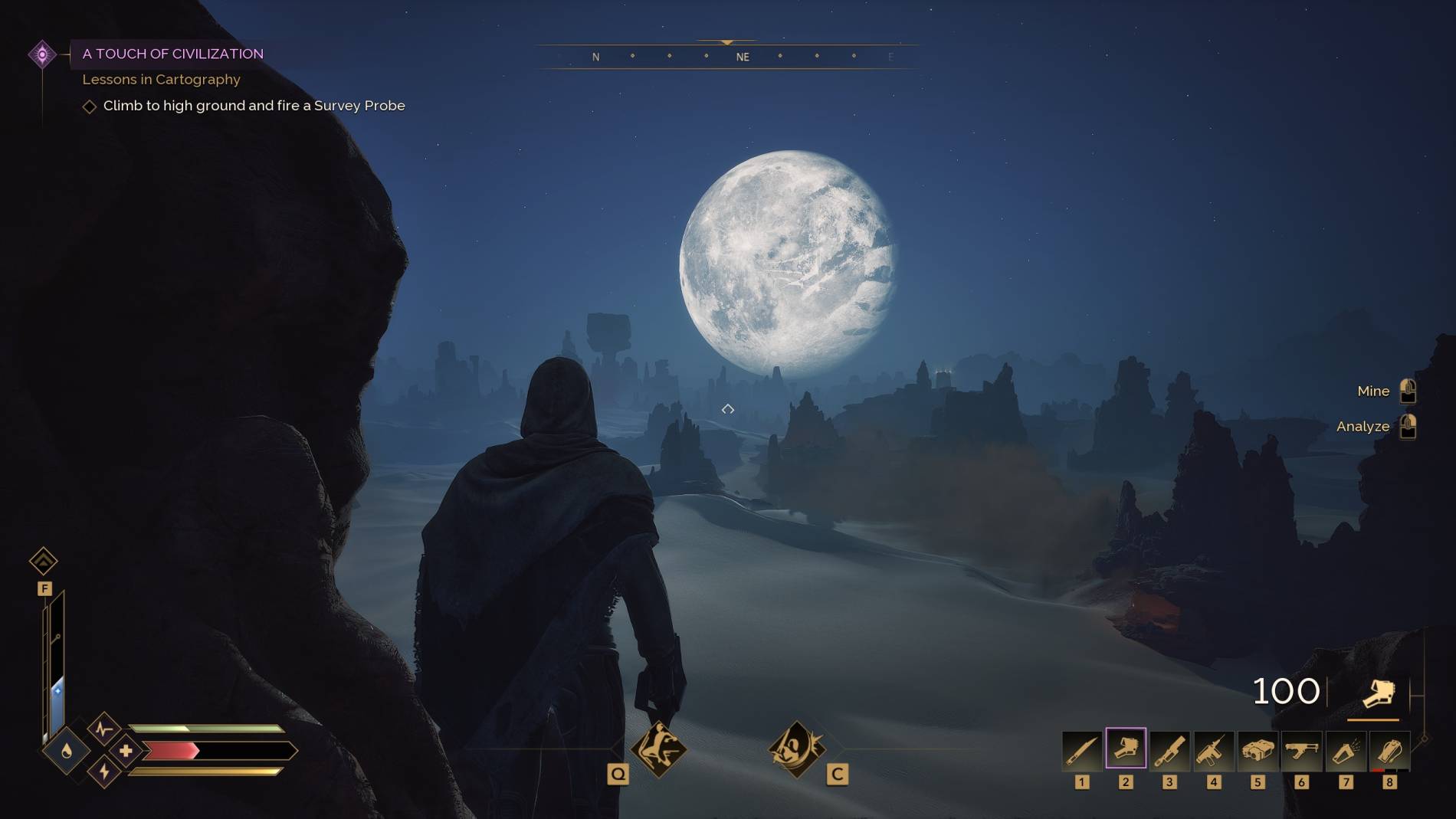Click the equipped cutteray icon beside the 100
Screen dimensions: 1456x819
click(x=1377, y=693)
